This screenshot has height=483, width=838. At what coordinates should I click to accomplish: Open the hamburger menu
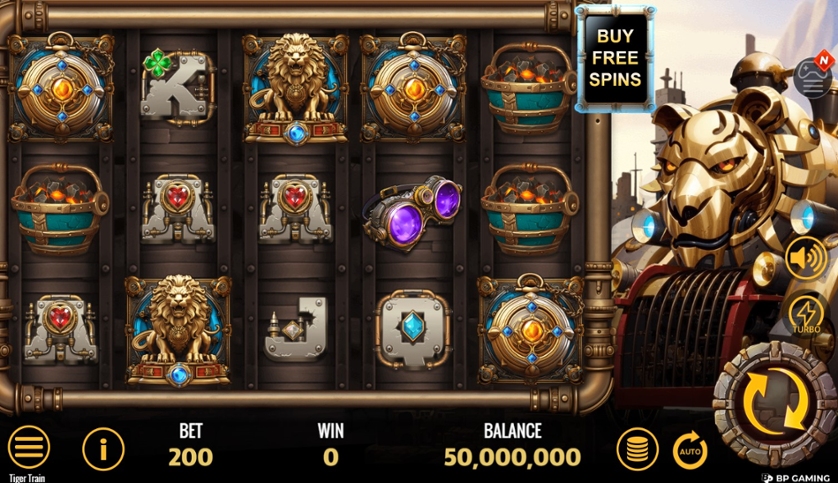coord(28,448)
